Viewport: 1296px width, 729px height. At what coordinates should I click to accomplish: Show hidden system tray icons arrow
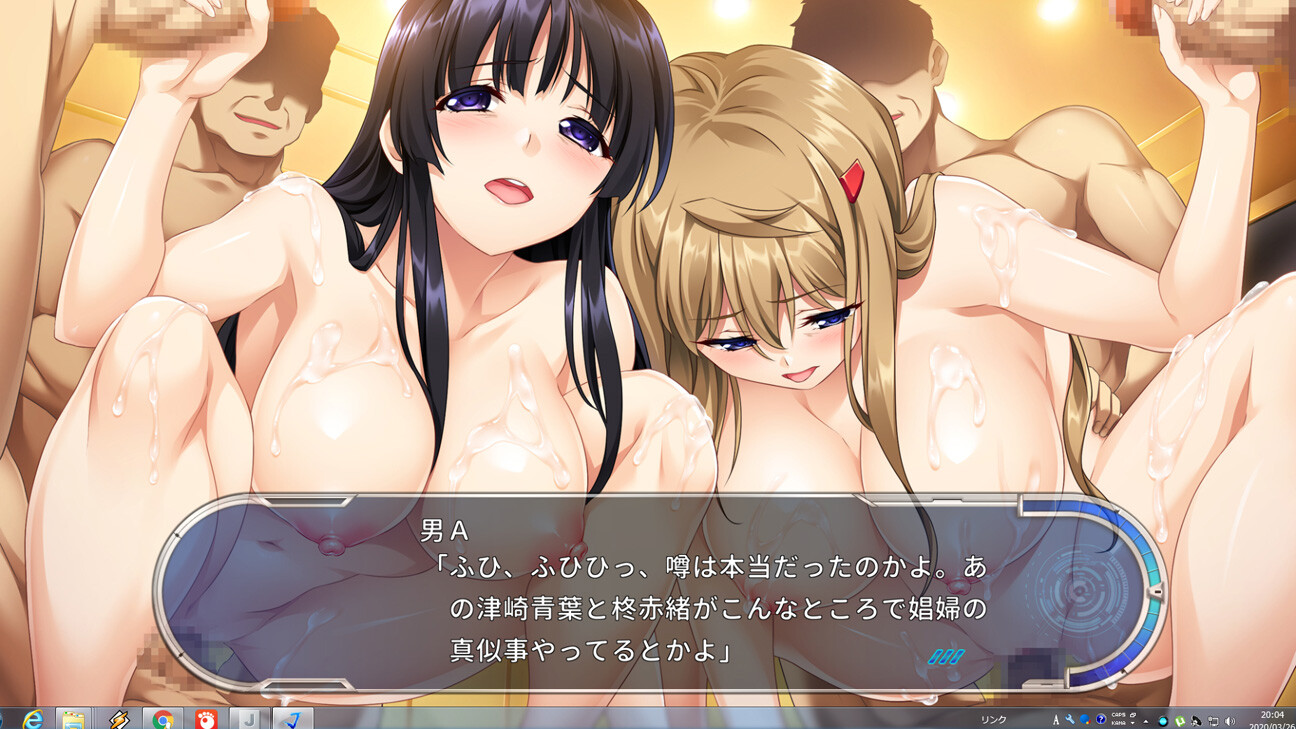point(1146,721)
